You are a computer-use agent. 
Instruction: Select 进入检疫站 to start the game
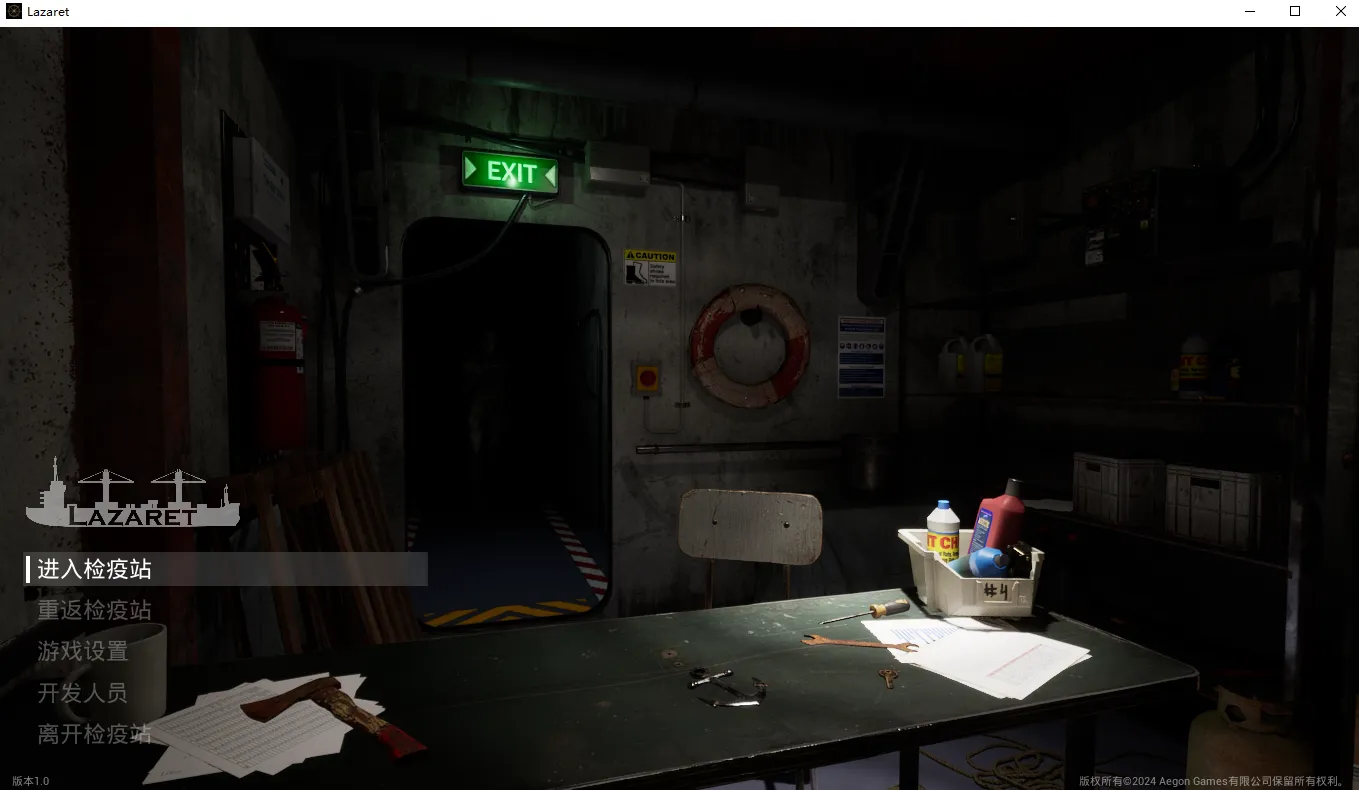pyautogui.click(x=95, y=569)
